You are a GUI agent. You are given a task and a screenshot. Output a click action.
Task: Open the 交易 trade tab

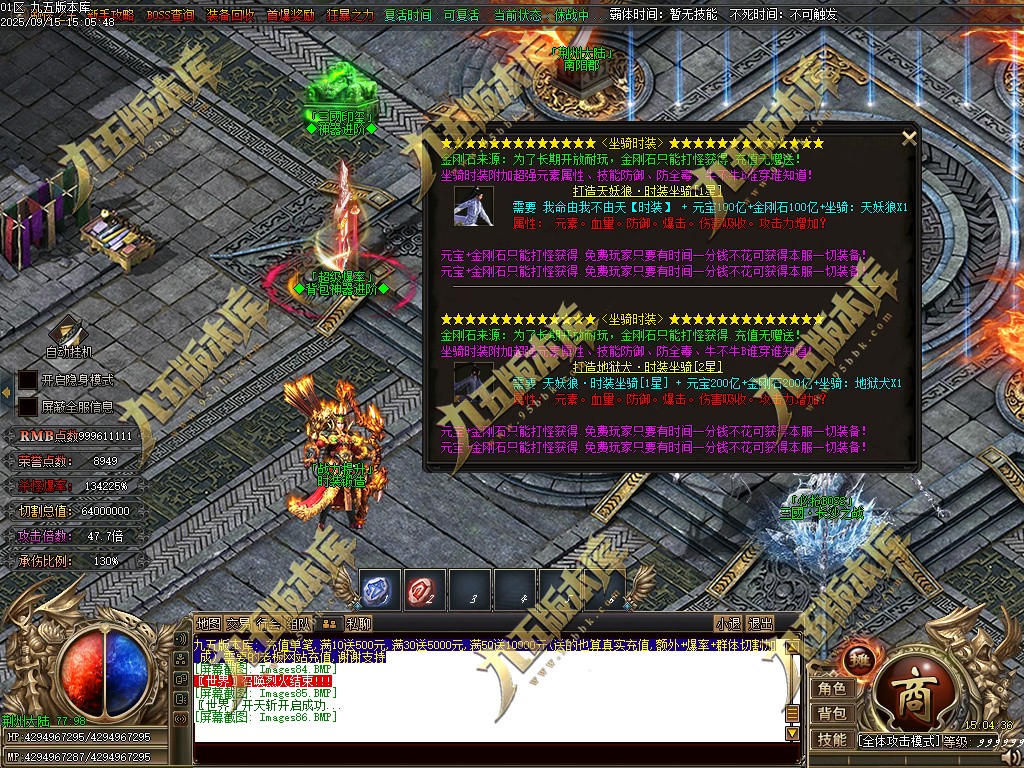[238, 624]
